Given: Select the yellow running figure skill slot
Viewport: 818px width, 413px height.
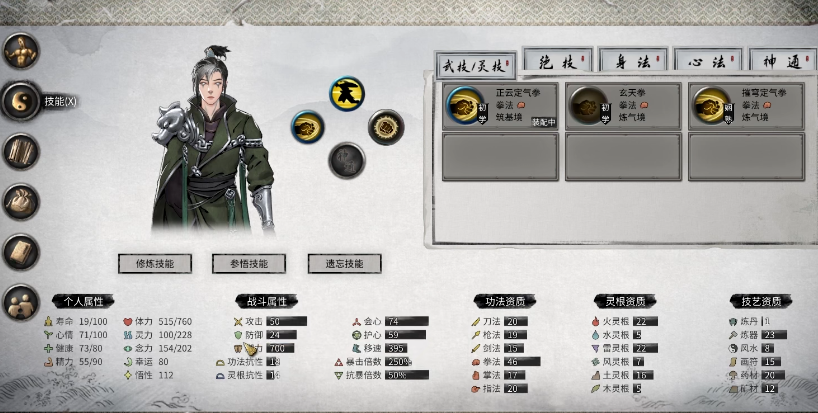Looking at the screenshot, I should 347,94.
